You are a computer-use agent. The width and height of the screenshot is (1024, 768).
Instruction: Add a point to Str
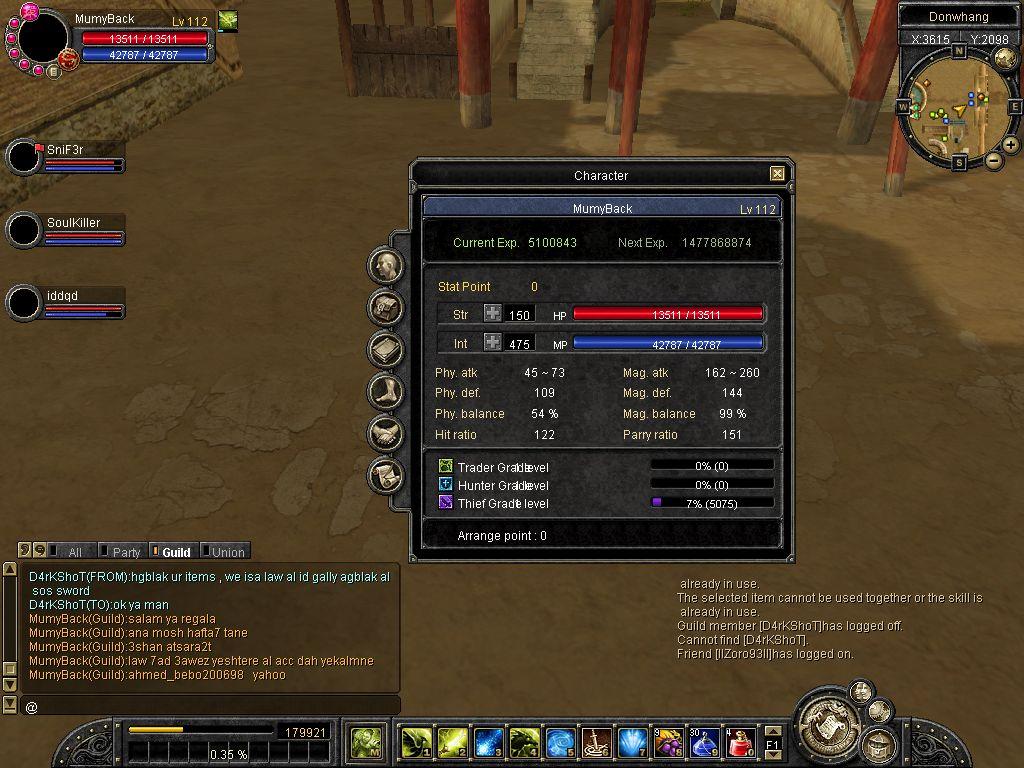[x=493, y=314]
